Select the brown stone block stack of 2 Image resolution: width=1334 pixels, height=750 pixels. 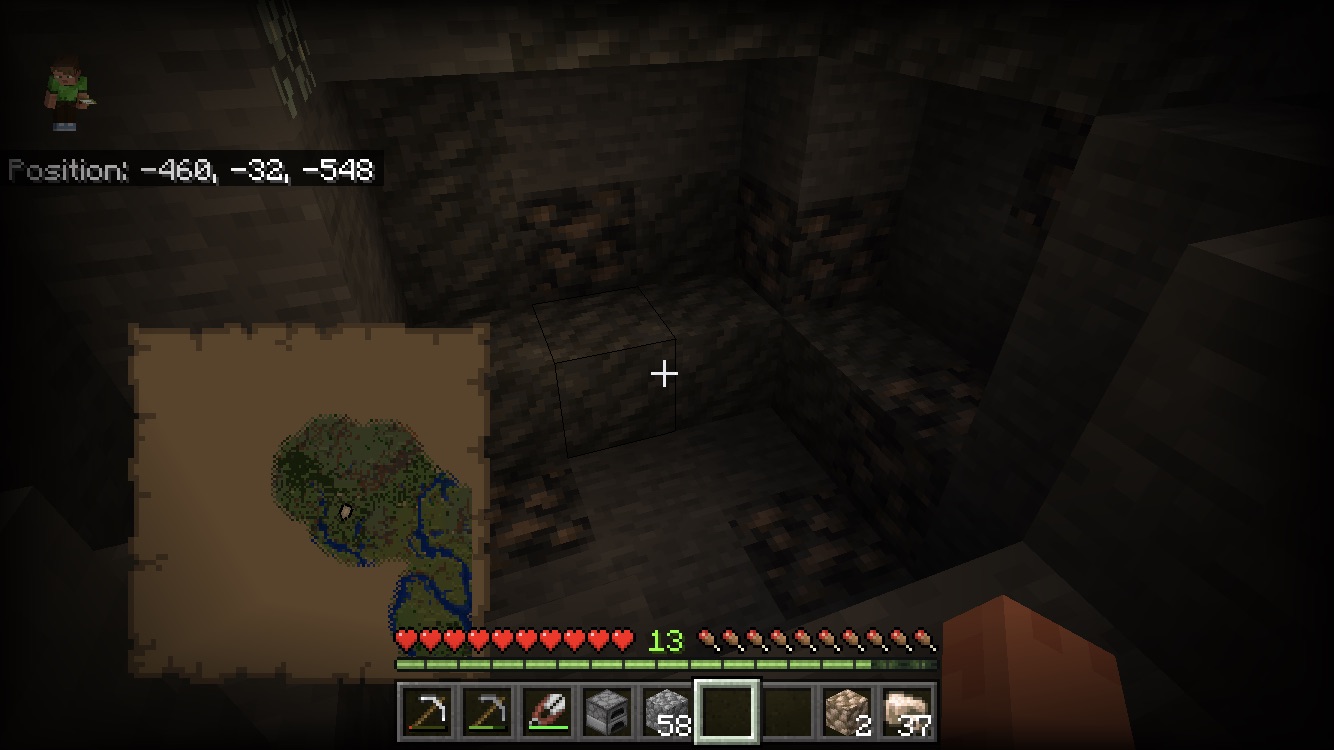pyautogui.click(x=847, y=713)
